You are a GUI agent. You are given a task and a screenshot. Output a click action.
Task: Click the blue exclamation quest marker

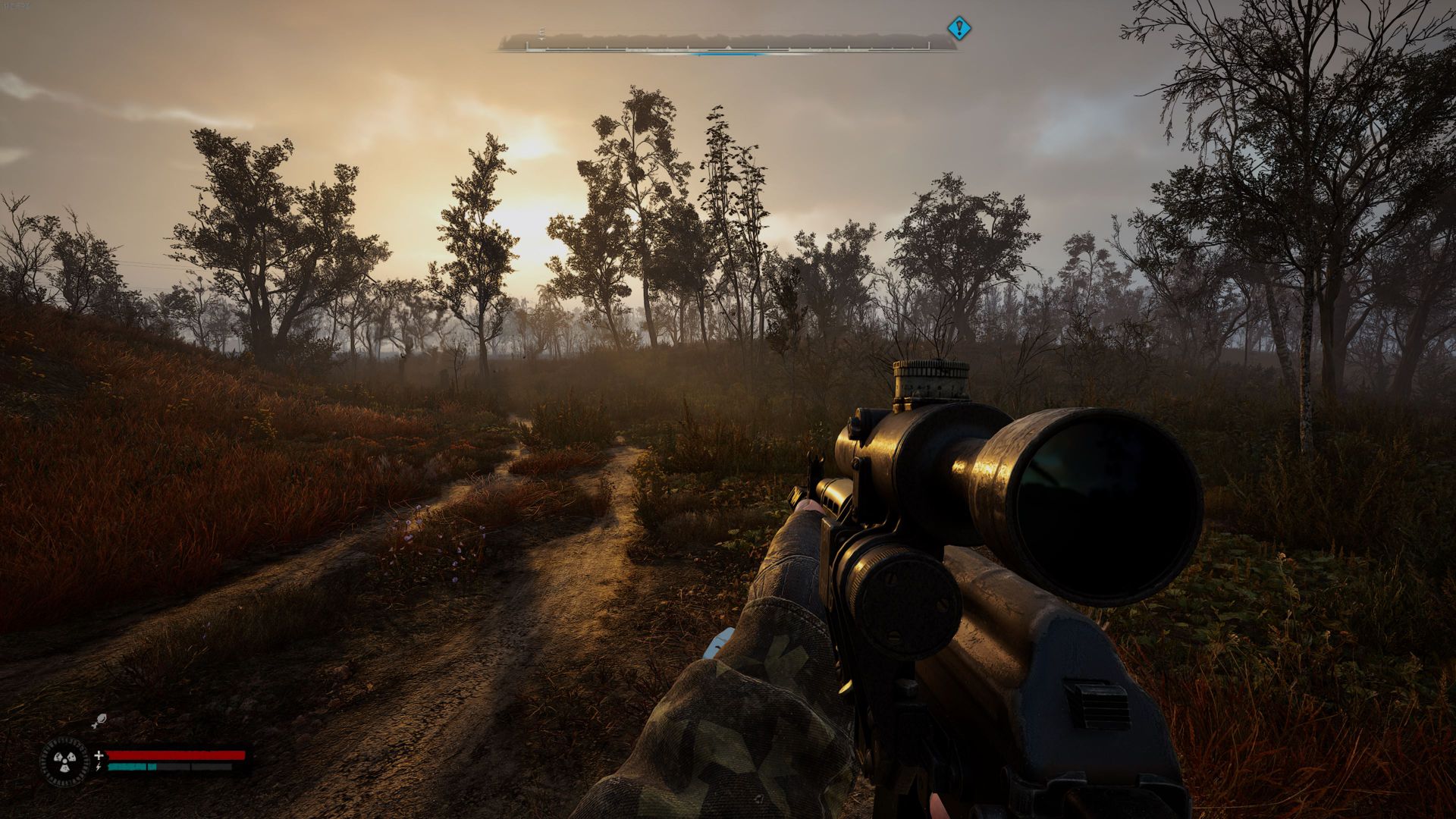pos(959,29)
